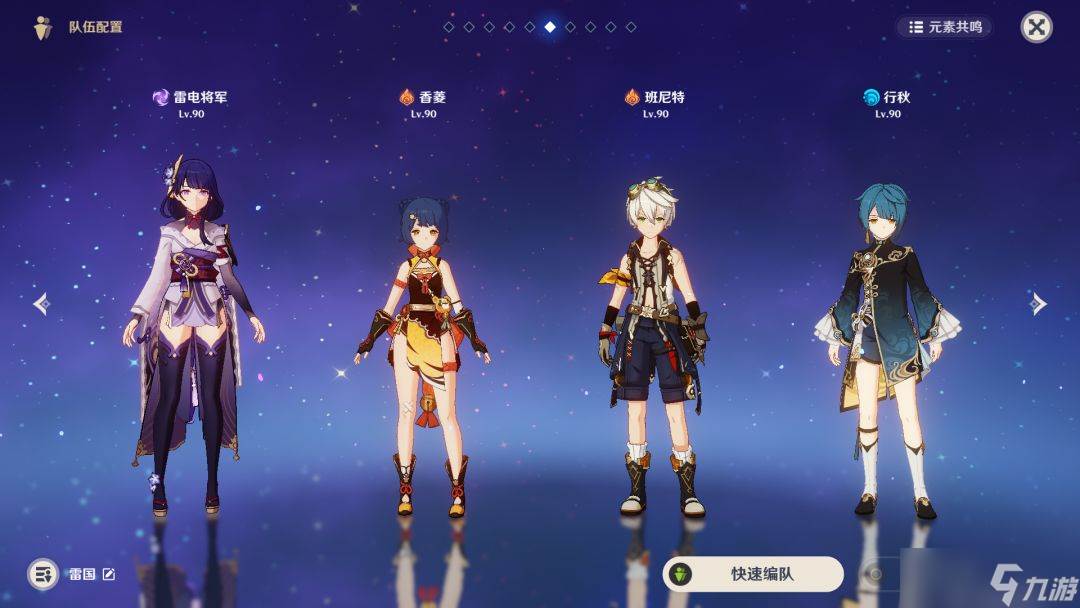The height and width of the screenshot is (608, 1080).
Task: Close the party setup screen
Action: tap(1036, 27)
